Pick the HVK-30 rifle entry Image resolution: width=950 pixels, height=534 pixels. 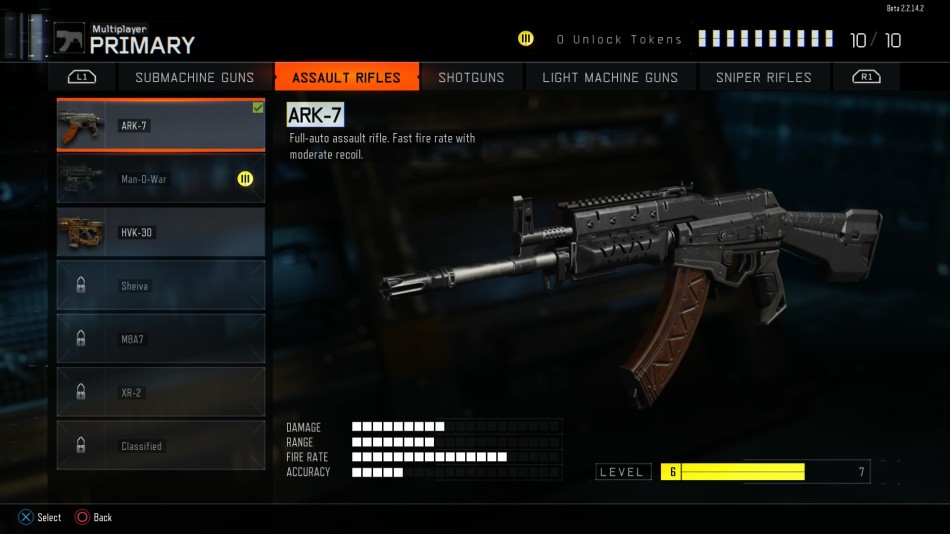(161, 232)
